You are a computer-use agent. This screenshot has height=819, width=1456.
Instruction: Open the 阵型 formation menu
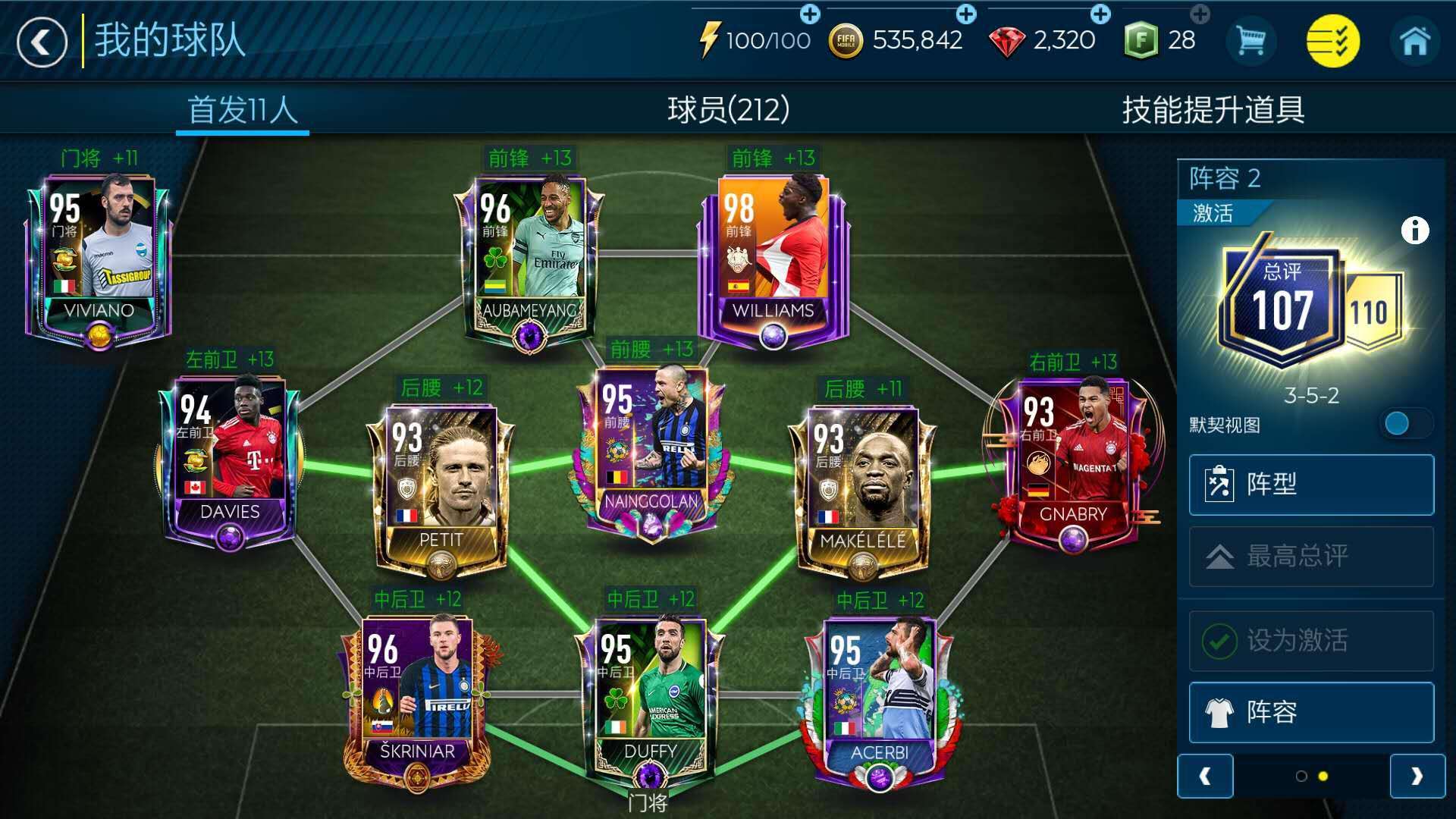click(x=1311, y=485)
